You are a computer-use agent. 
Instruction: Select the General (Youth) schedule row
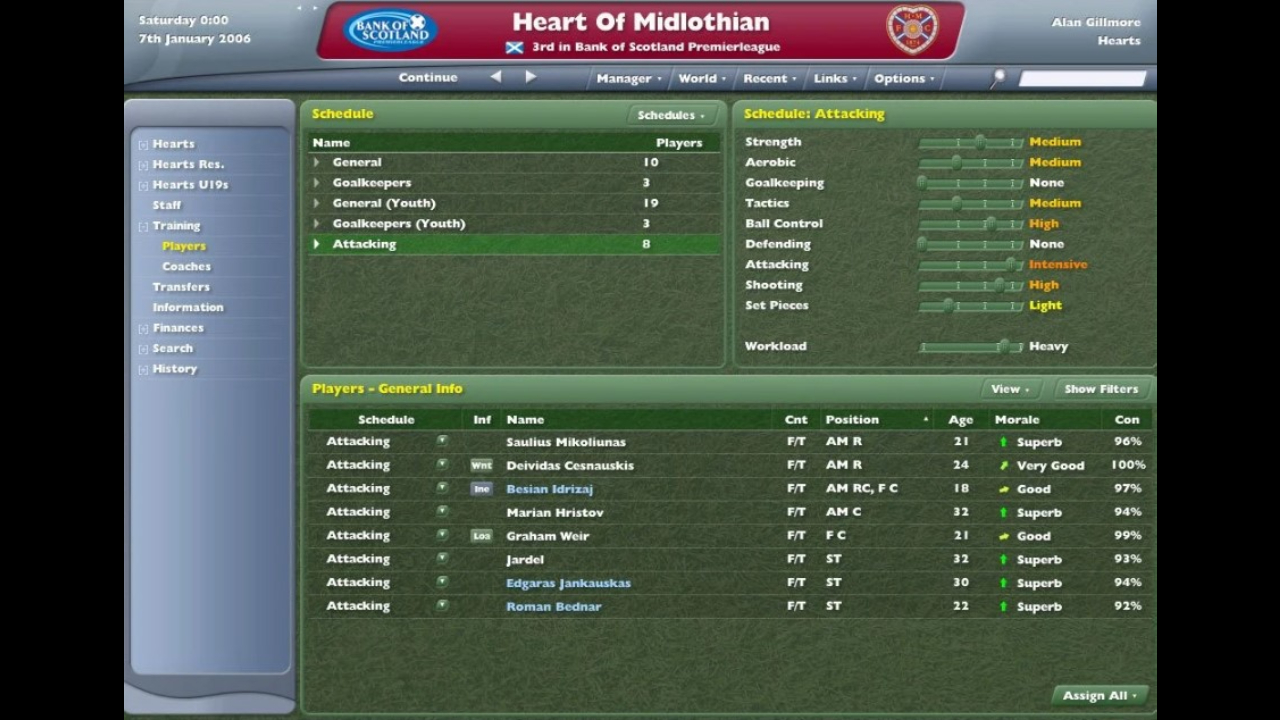point(384,203)
